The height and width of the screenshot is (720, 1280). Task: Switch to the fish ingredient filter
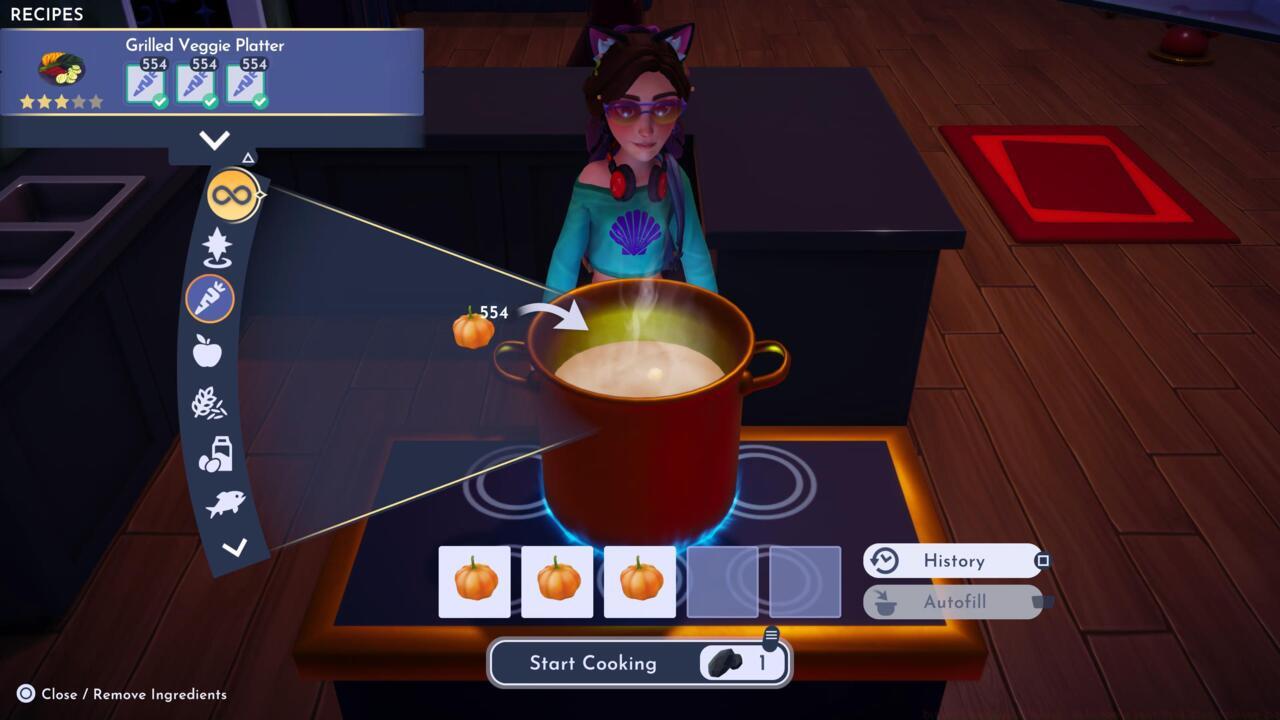[x=225, y=504]
